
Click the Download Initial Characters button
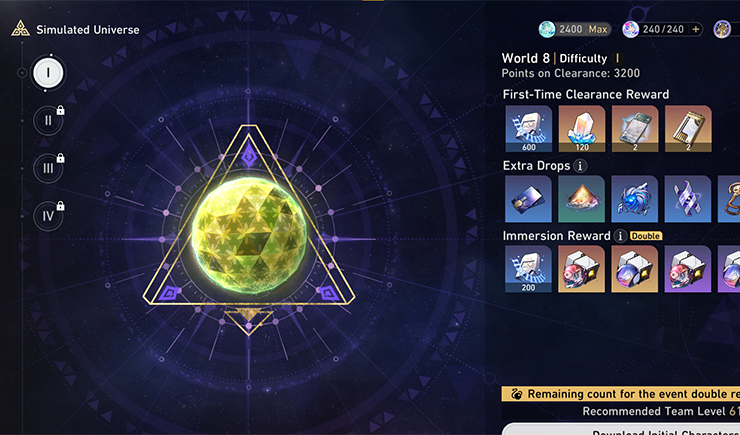pos(620,429)
